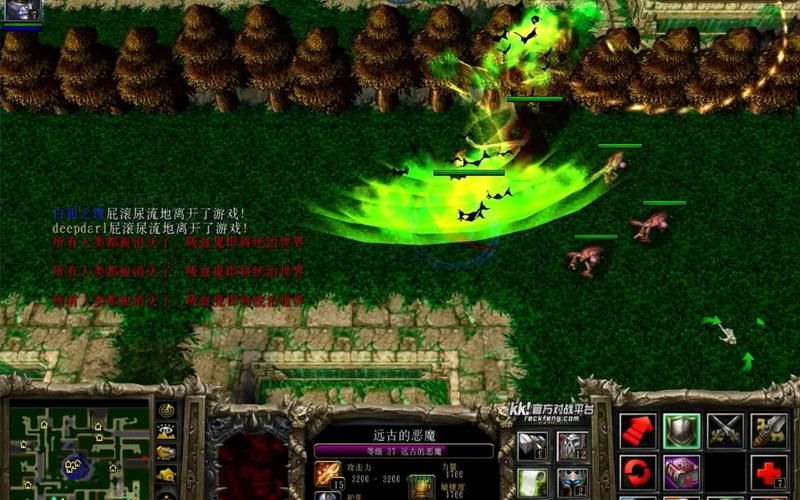Activate the Attack crossed-swords command
Screen dimensions: 800x500
725,430
